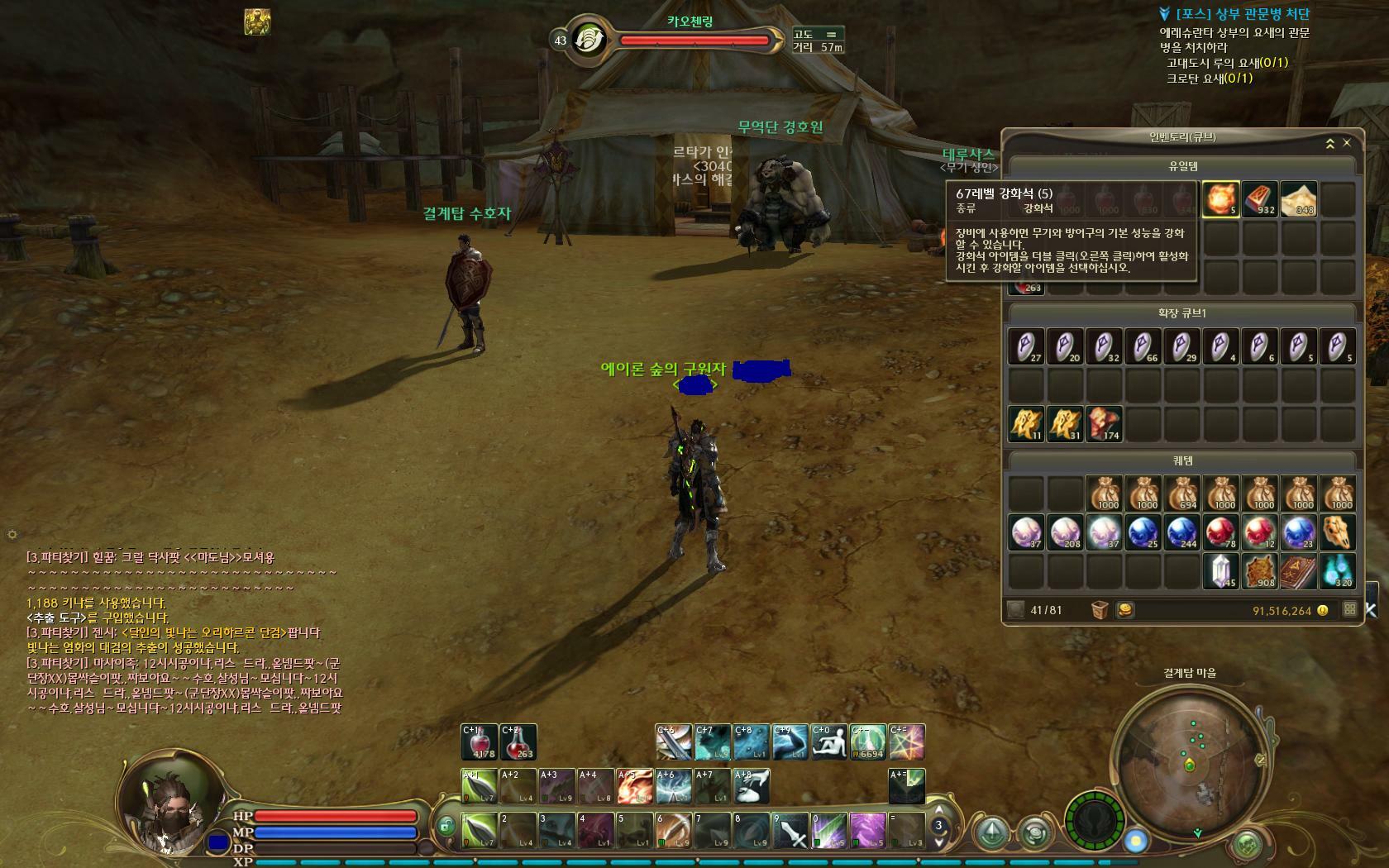Select the level 67 enchantment stone
The image size is (1389, 868).
pyautogui.click(x=1220, y=199)
